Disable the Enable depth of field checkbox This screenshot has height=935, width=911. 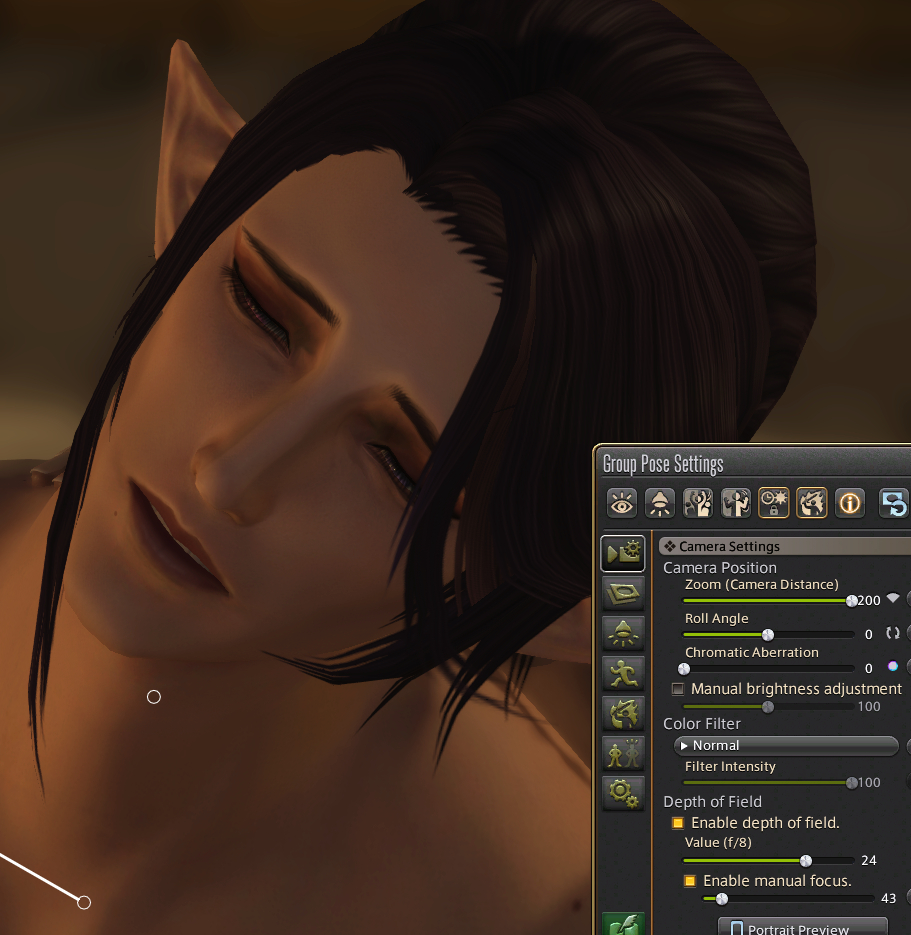tap(678, 823)
